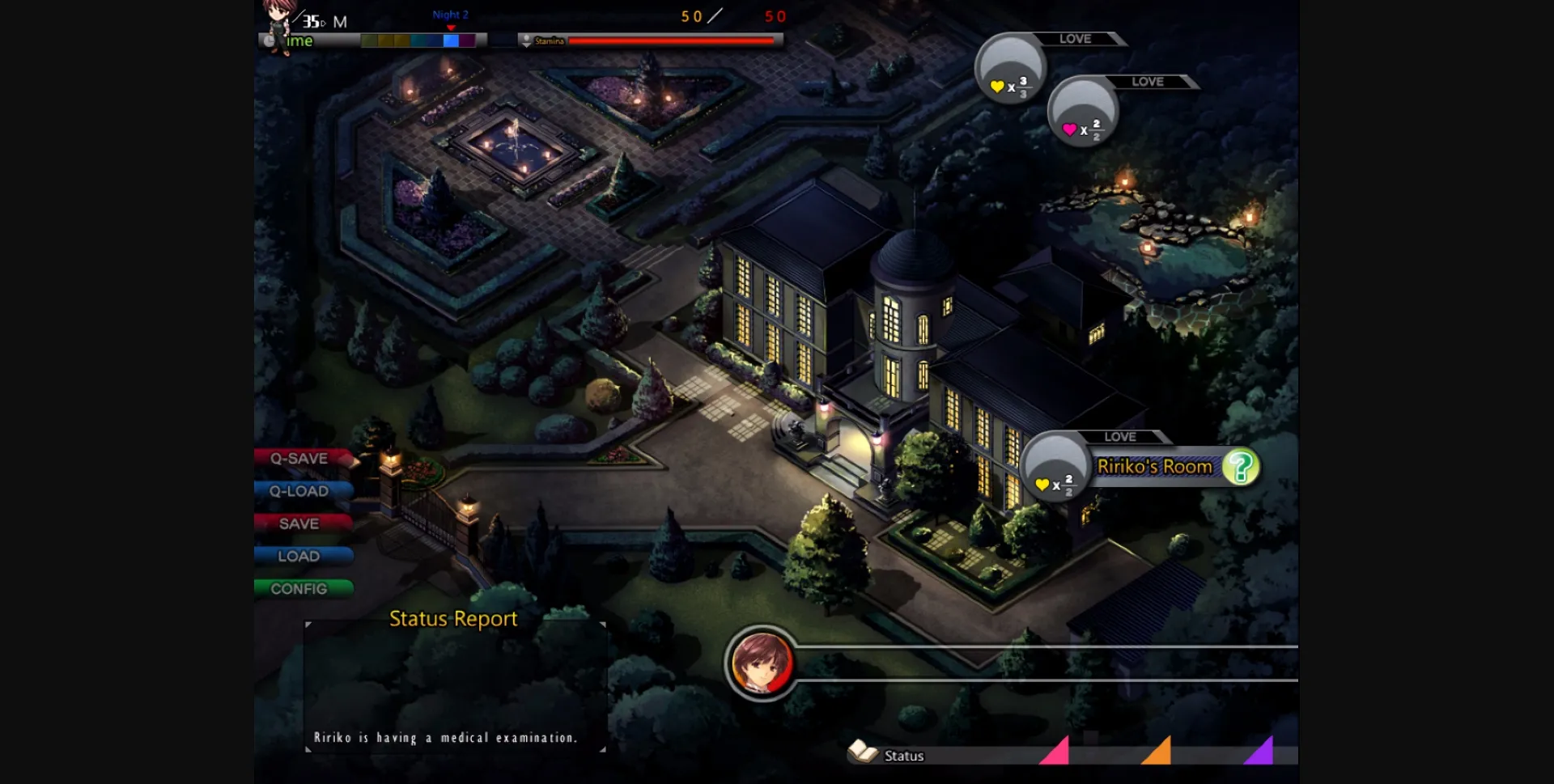
Task: Choose the LOVE bubble with yellow heart x3
Action: click(x=1010, y=69)
